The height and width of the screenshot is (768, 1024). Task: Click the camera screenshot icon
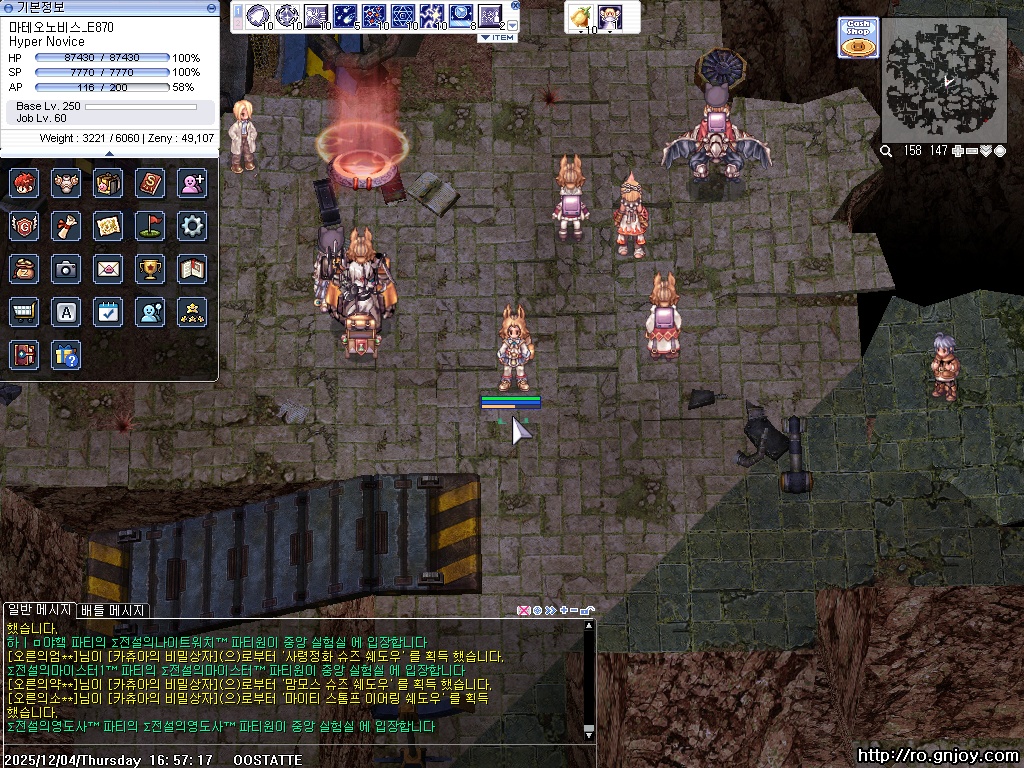tap(66, 268)
